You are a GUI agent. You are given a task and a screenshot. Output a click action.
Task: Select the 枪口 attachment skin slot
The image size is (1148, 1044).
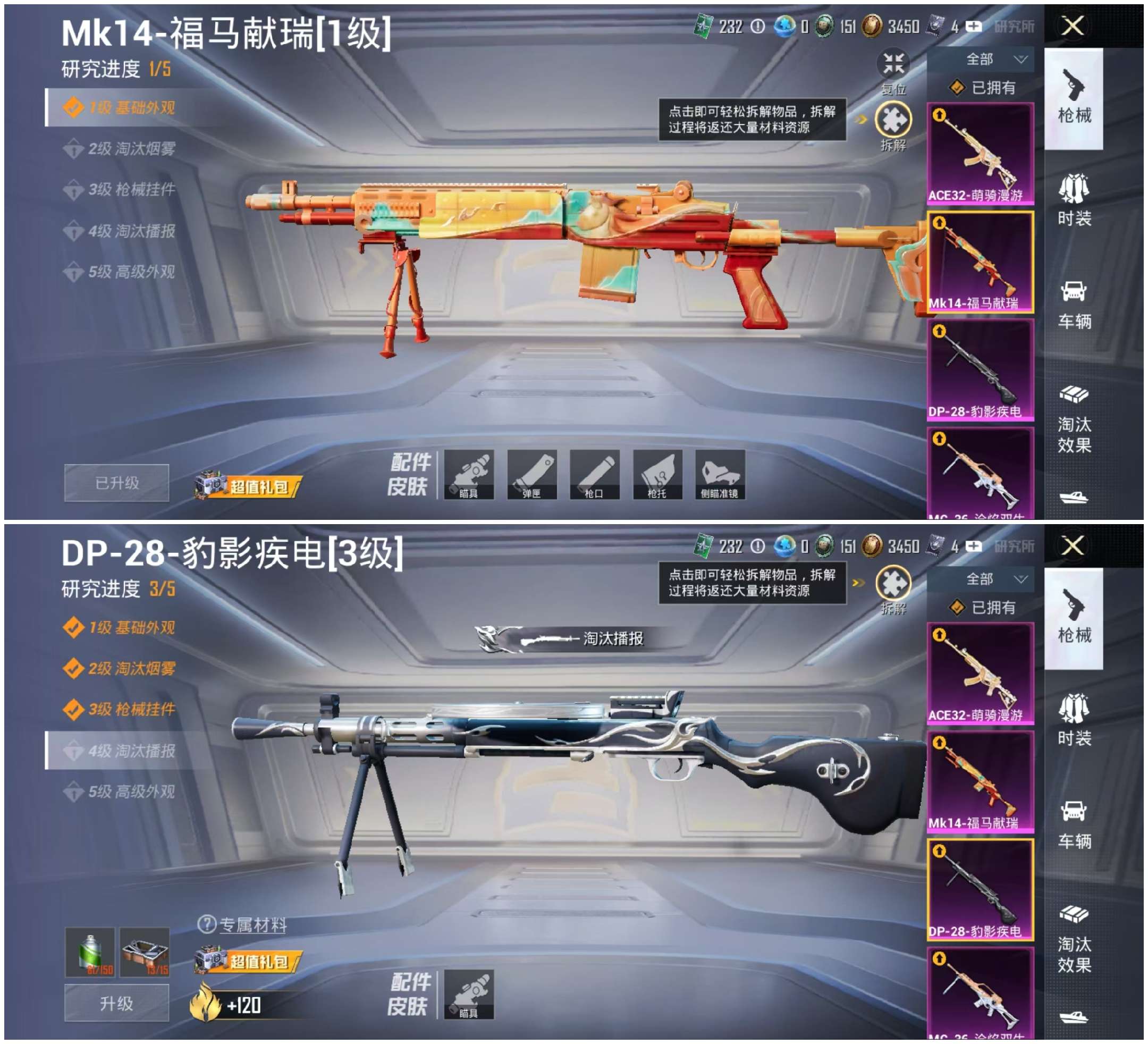[594, 475]
